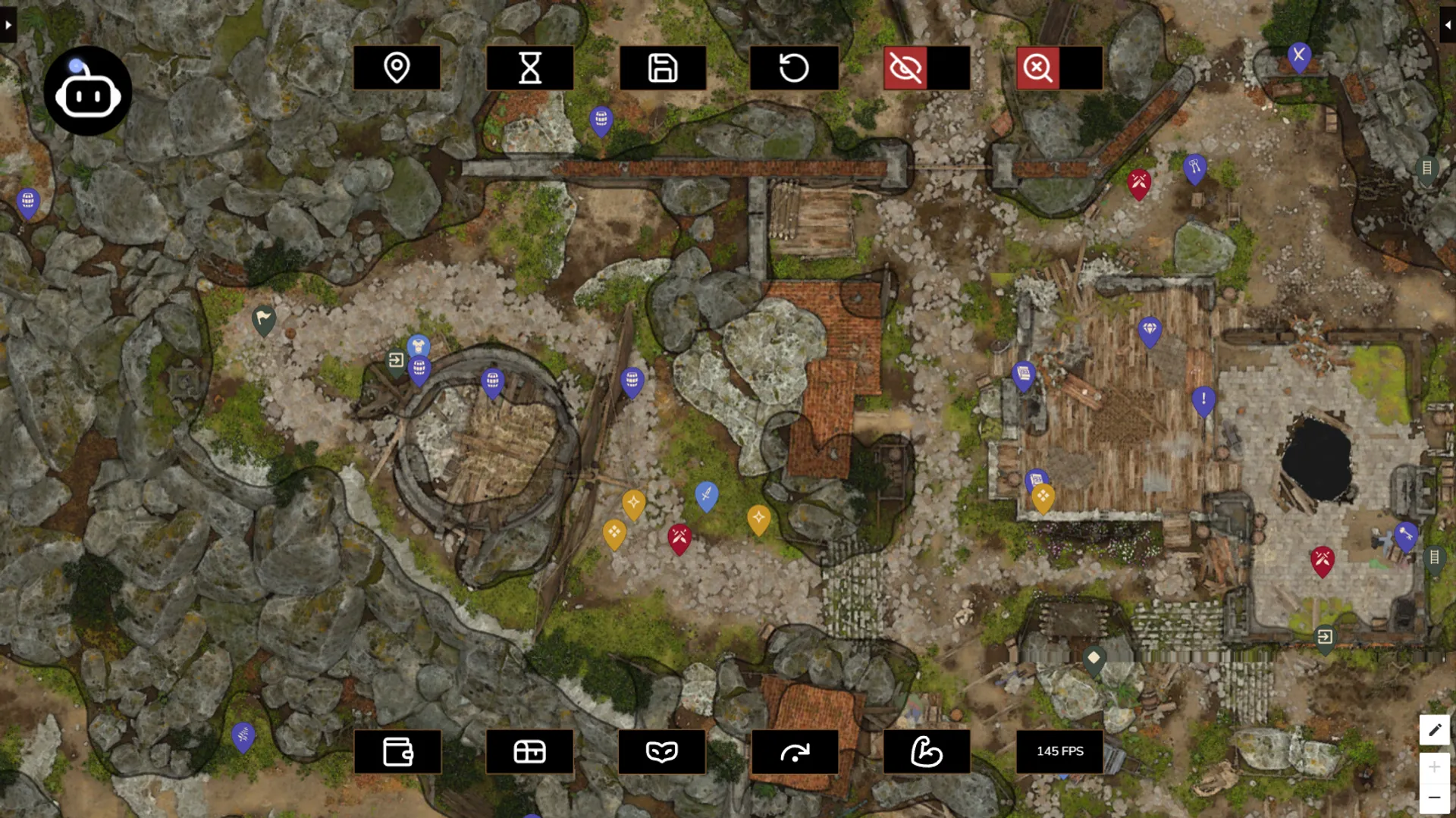The image size is (1456, 818).
Task: Save using the floppy disk button
Action: (x=662, y=68)
